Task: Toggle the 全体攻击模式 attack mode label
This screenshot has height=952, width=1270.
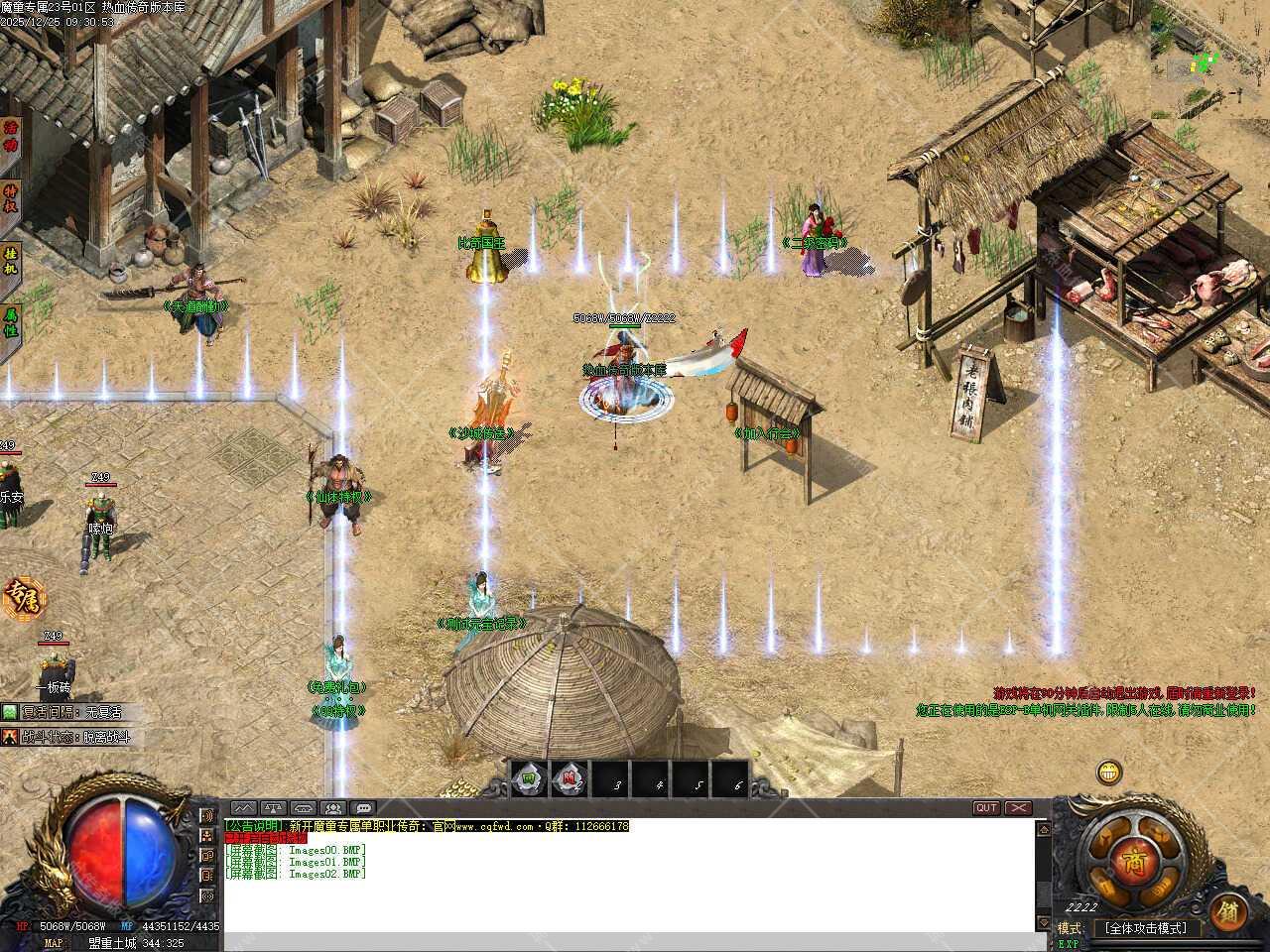Action: [x=1145, y=929]
